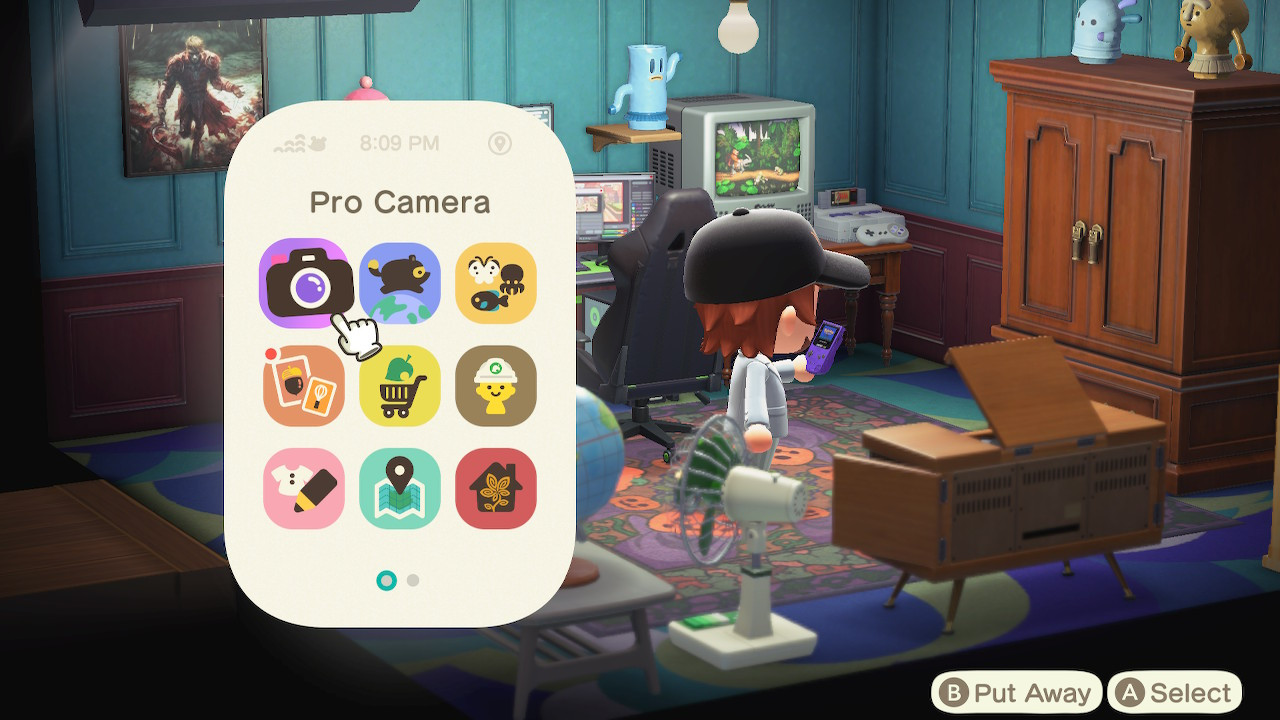
Task: Click the Pro Camera title heading
Action: coord(400,202)
